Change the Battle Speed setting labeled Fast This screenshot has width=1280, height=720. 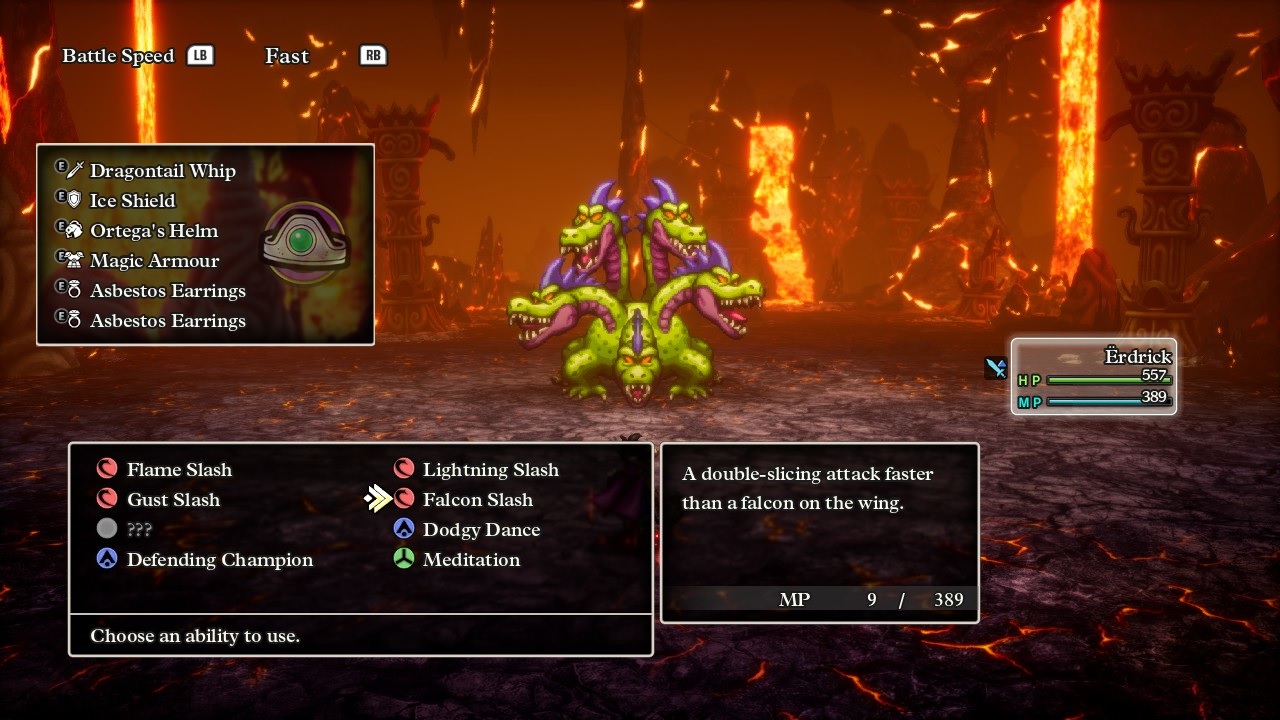(x=287, y=56)
